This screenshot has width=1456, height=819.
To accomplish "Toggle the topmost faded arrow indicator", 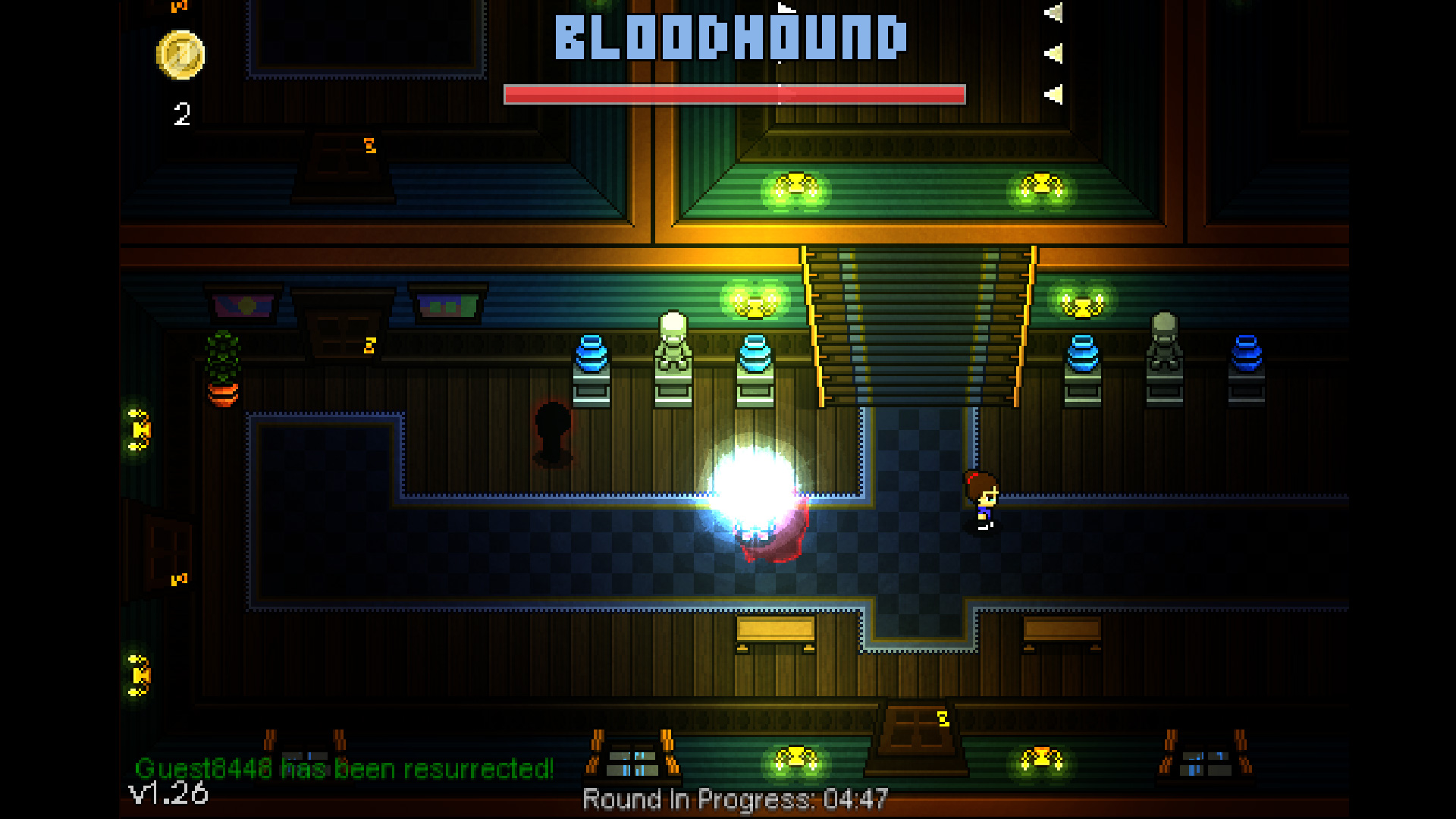I will [1054, 11].
